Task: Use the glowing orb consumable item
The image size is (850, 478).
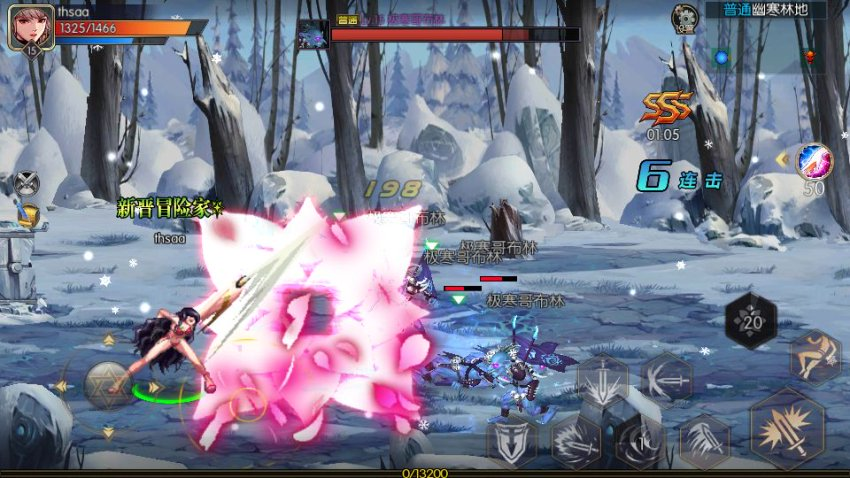Action: [x=814, y=160]
